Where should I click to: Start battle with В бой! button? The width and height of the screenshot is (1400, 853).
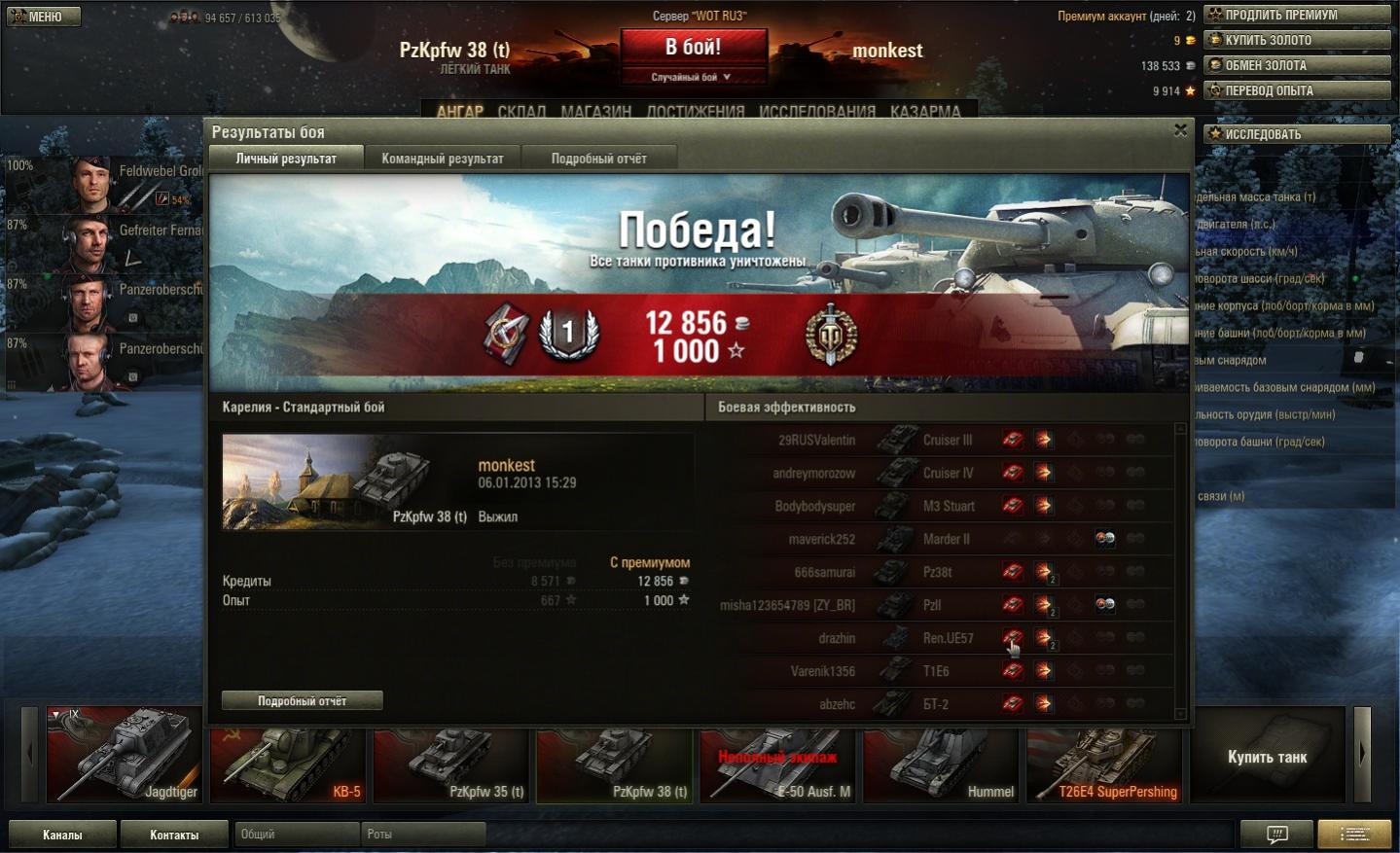tap(693, 47)
